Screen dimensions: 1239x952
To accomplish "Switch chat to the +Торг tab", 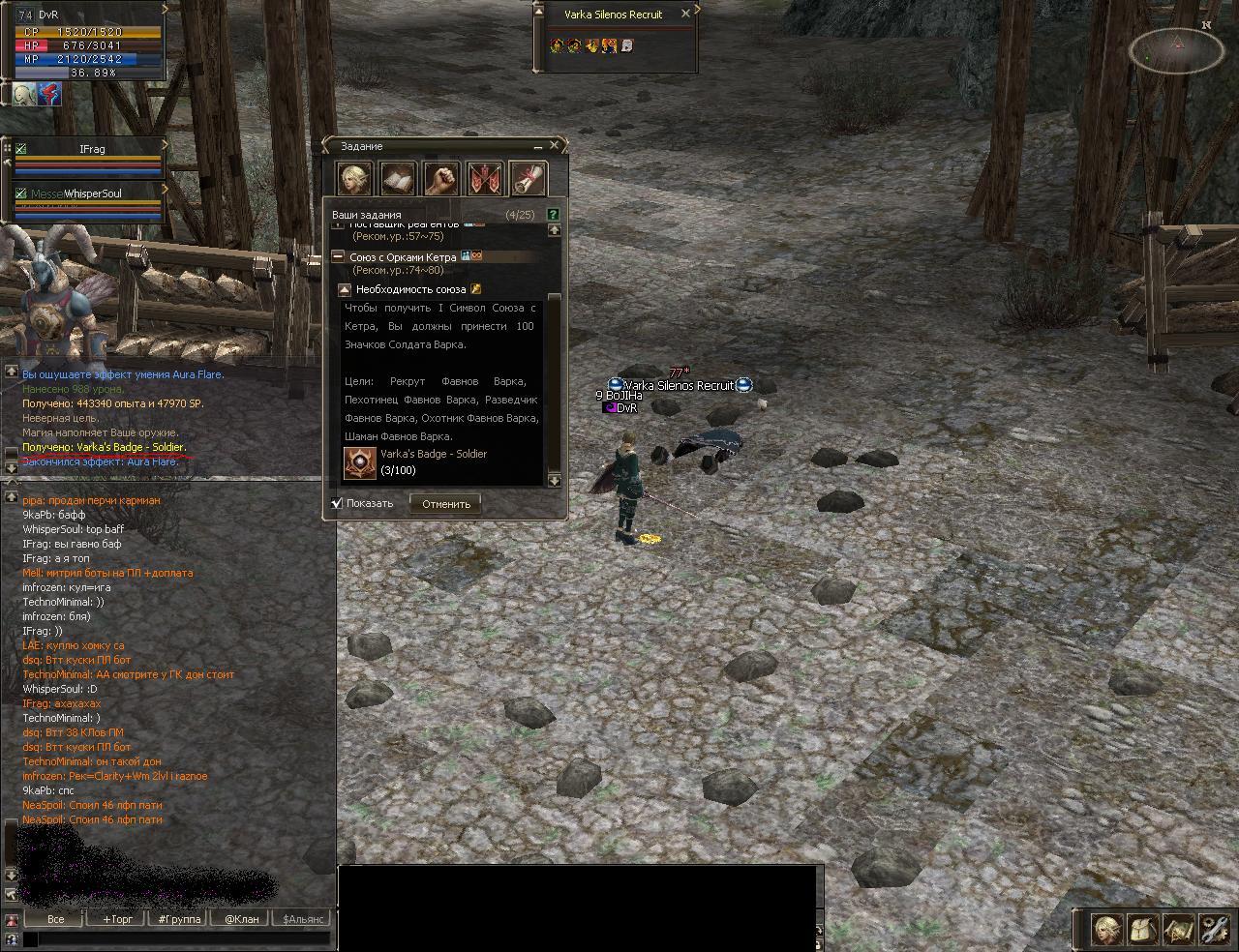I will coord(118,919).
